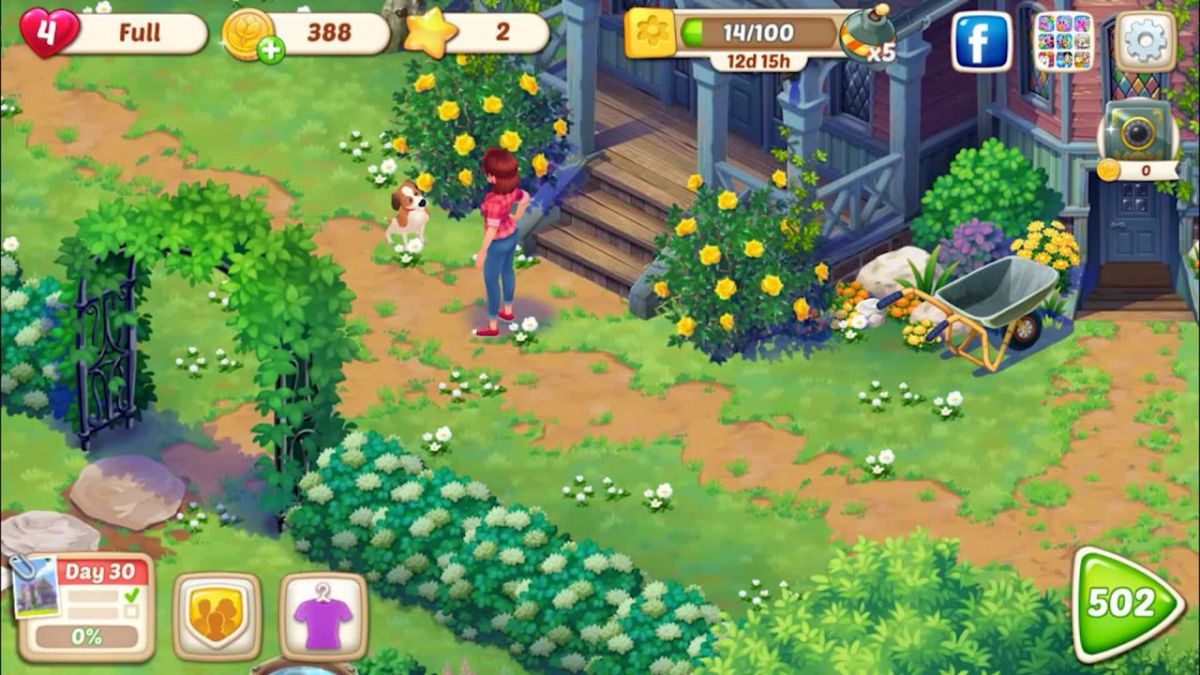
Task: Show the more games grid icon
Action: (x=1063, y=41)
